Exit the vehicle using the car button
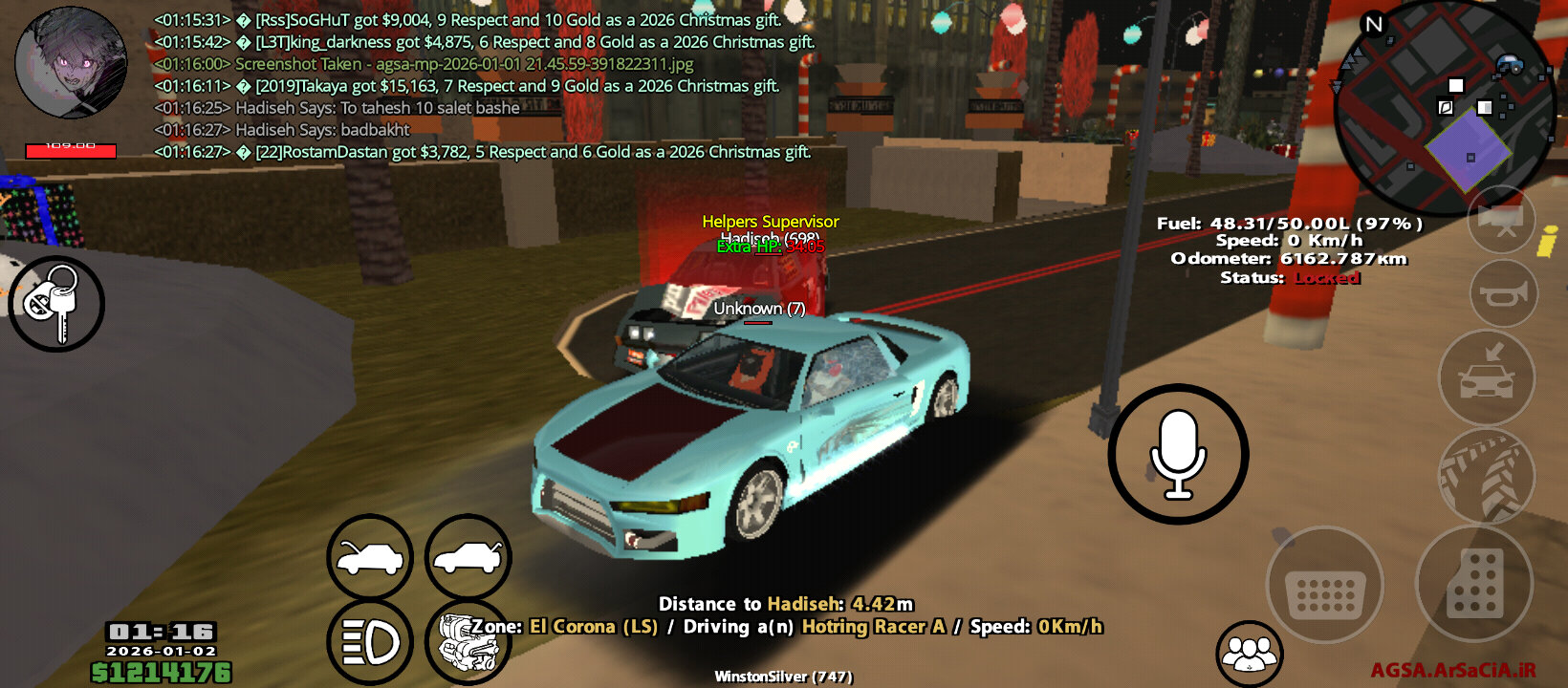This screenshot has height=688, width=1568. (1486, 376)
